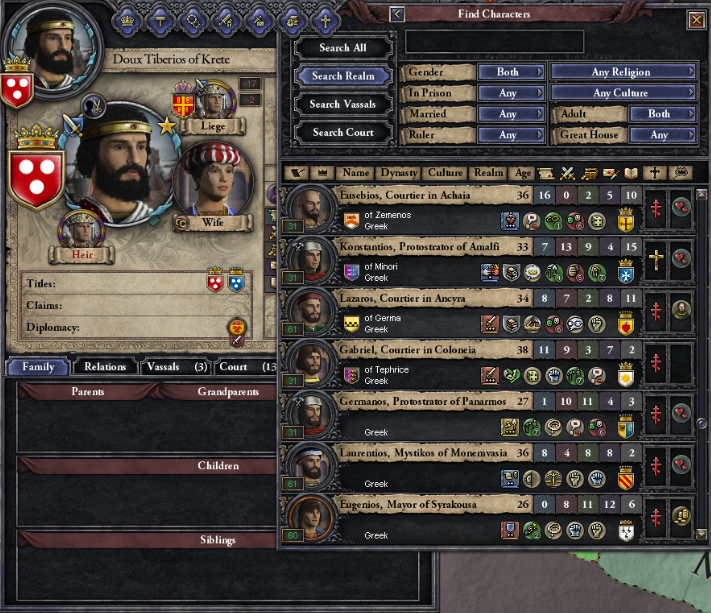Toggle the In Prison filter
This screenshot has height=613, width=711.
(x=509, y=93)
